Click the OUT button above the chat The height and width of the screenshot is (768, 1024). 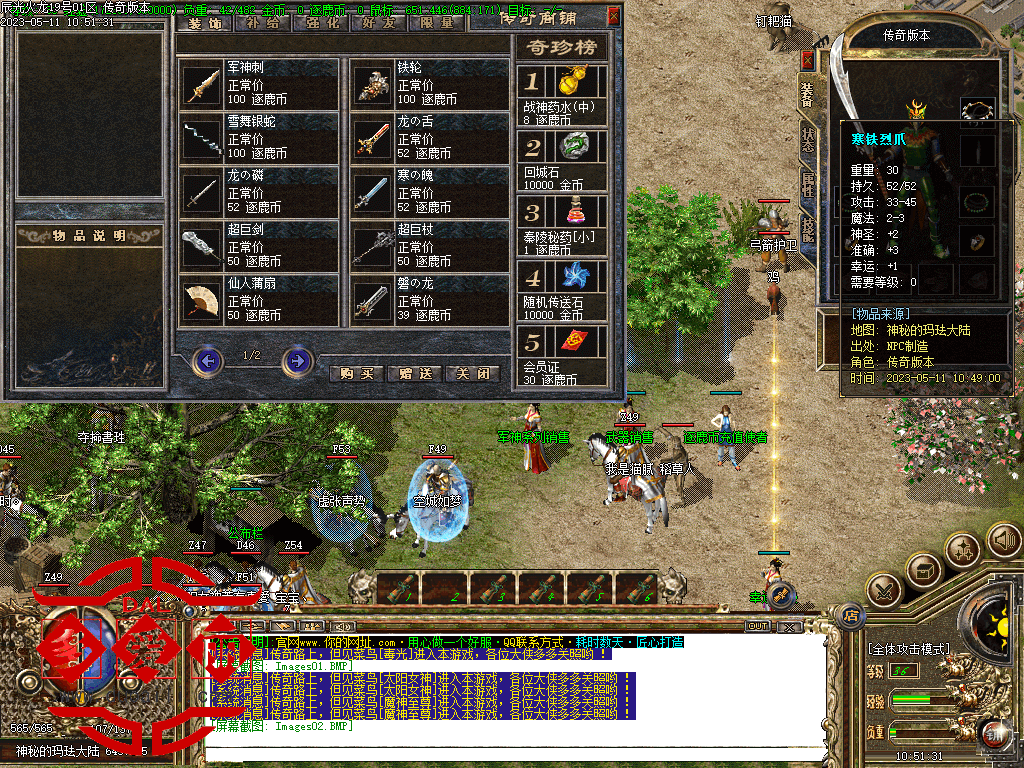coord(759,626)
